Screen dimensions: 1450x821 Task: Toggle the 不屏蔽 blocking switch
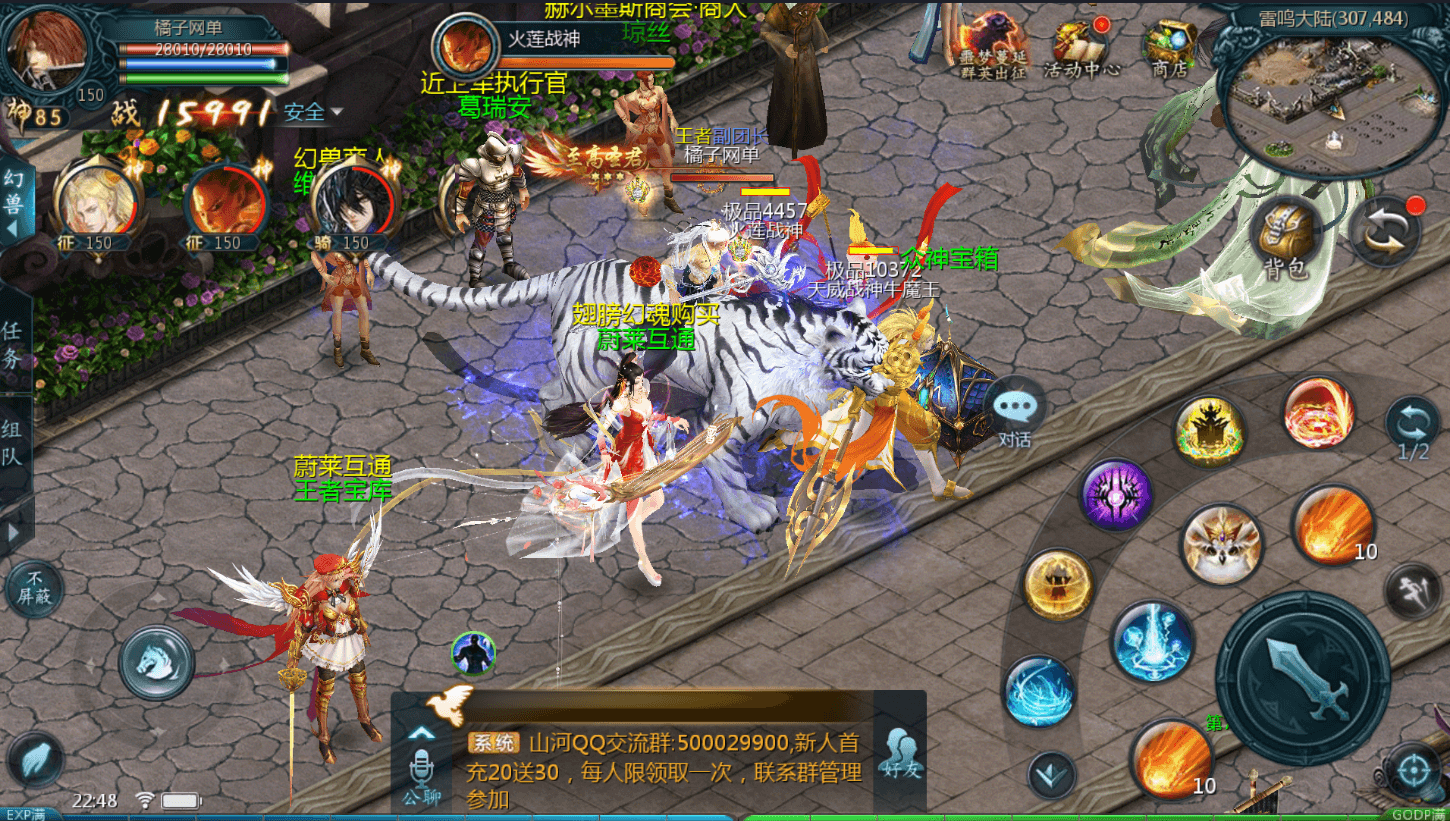pos(35,587)
